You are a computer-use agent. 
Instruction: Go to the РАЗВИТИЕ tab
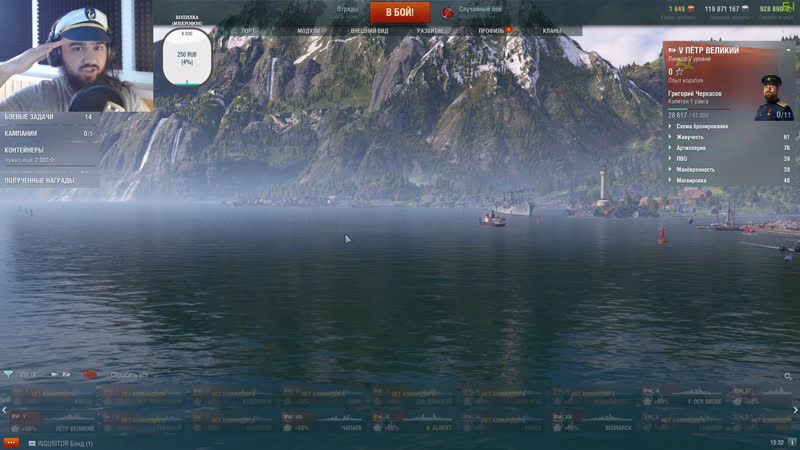tap(430, 31)
